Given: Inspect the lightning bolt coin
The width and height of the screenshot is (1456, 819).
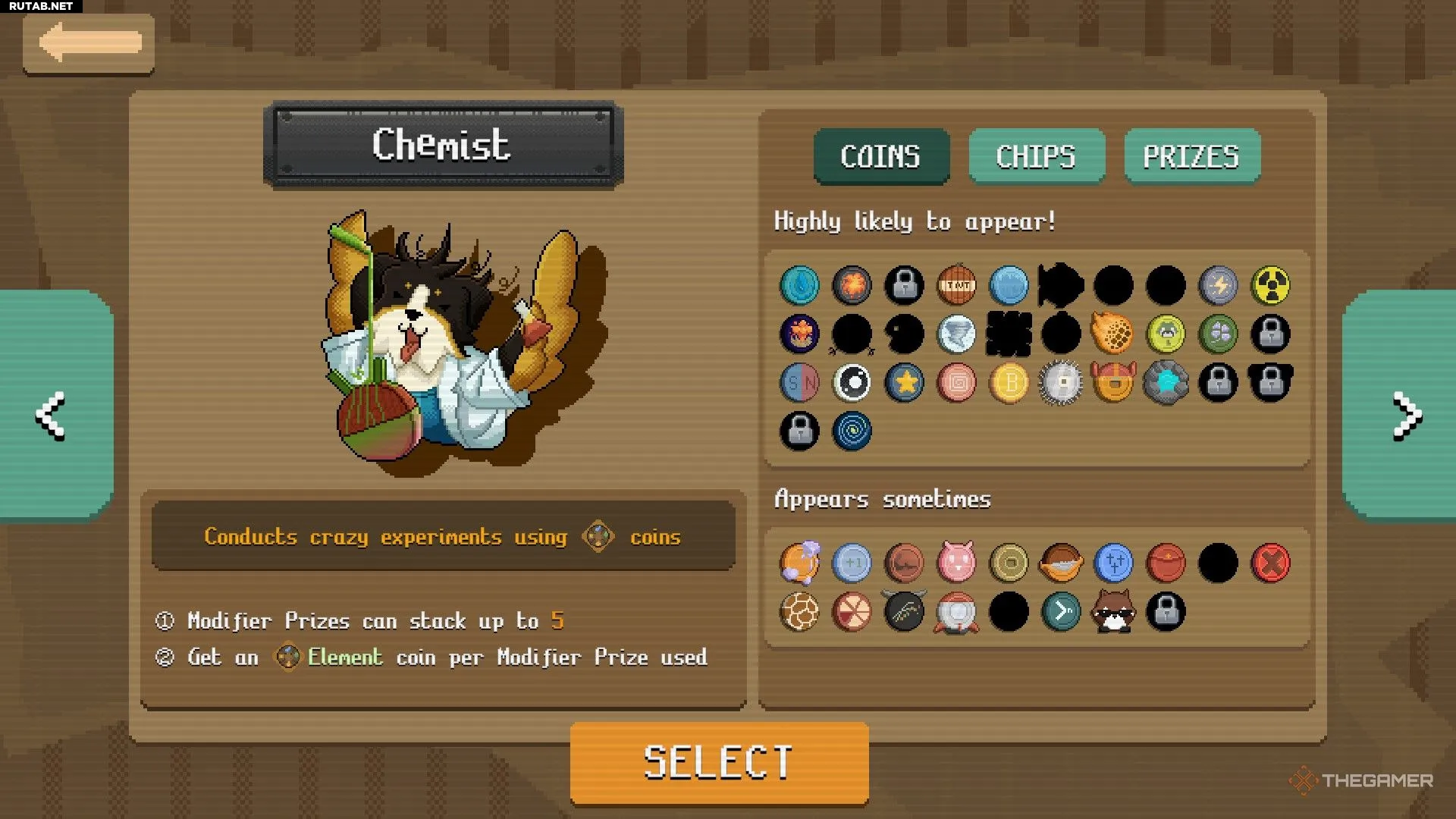Looking at the screenshot, I should pos(1218,285).
